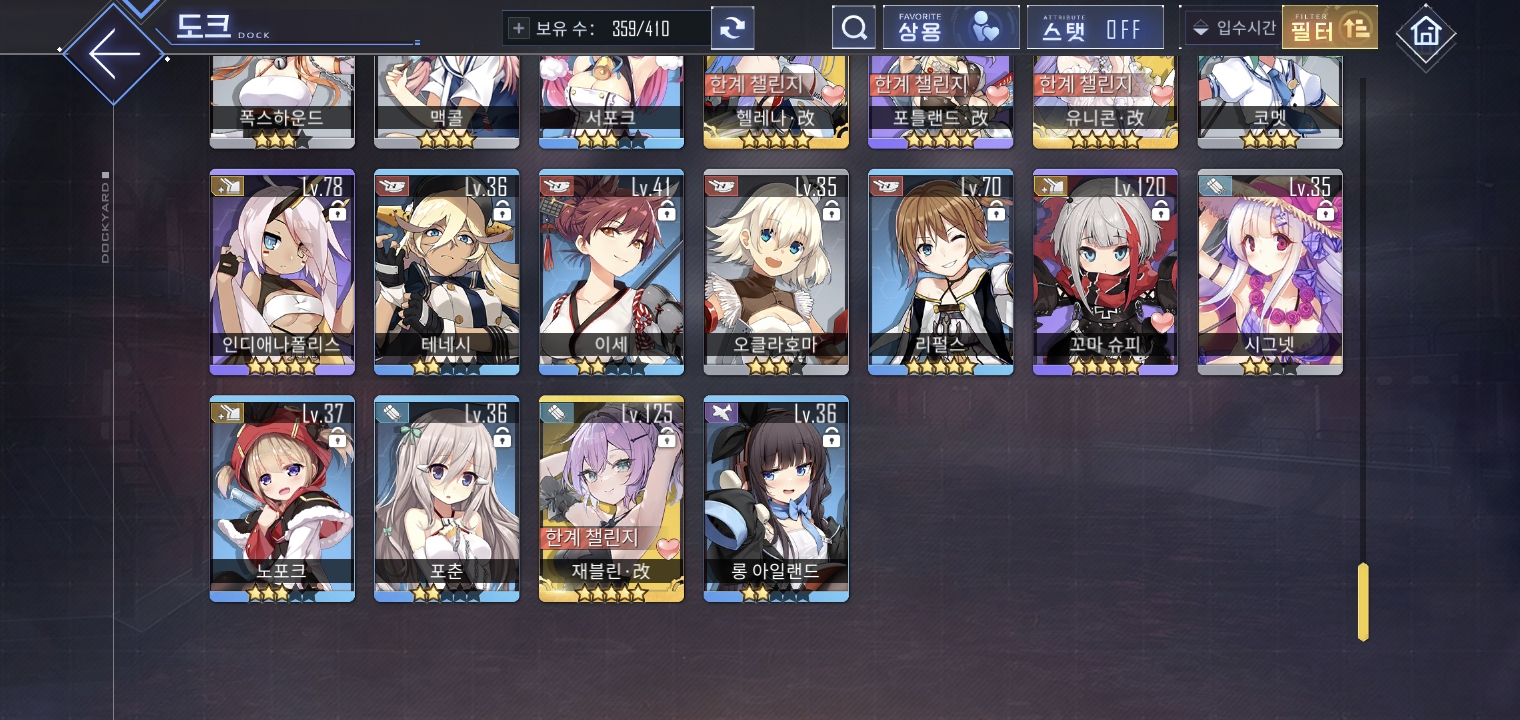The width and height of the screenshot is (1520, 720).
Task: Pick the 오클라호마 ship card
Action: coord(776,272)
